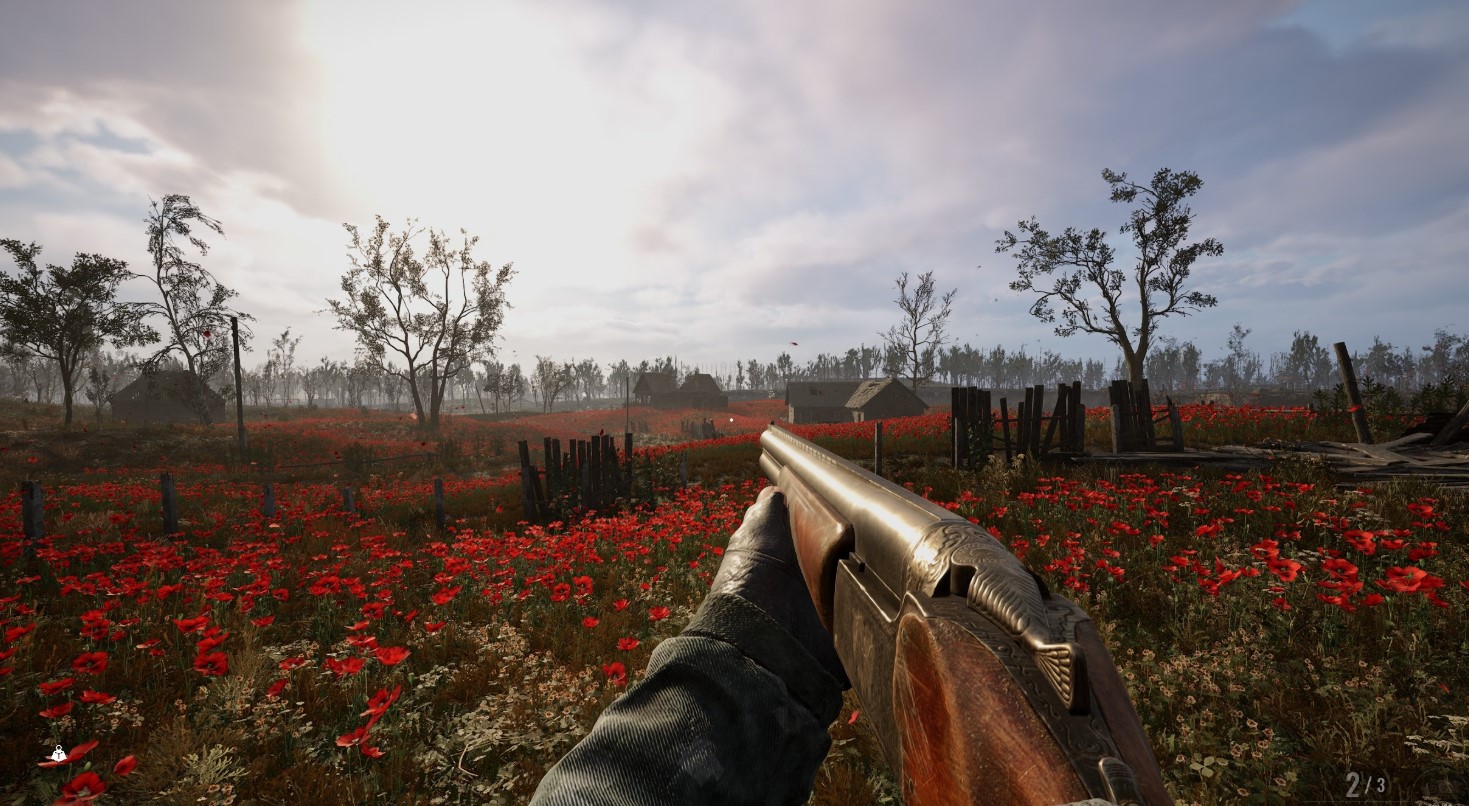Click the white weight icon
Viewport: 1469px width, 806px height.
pos(58,755)
